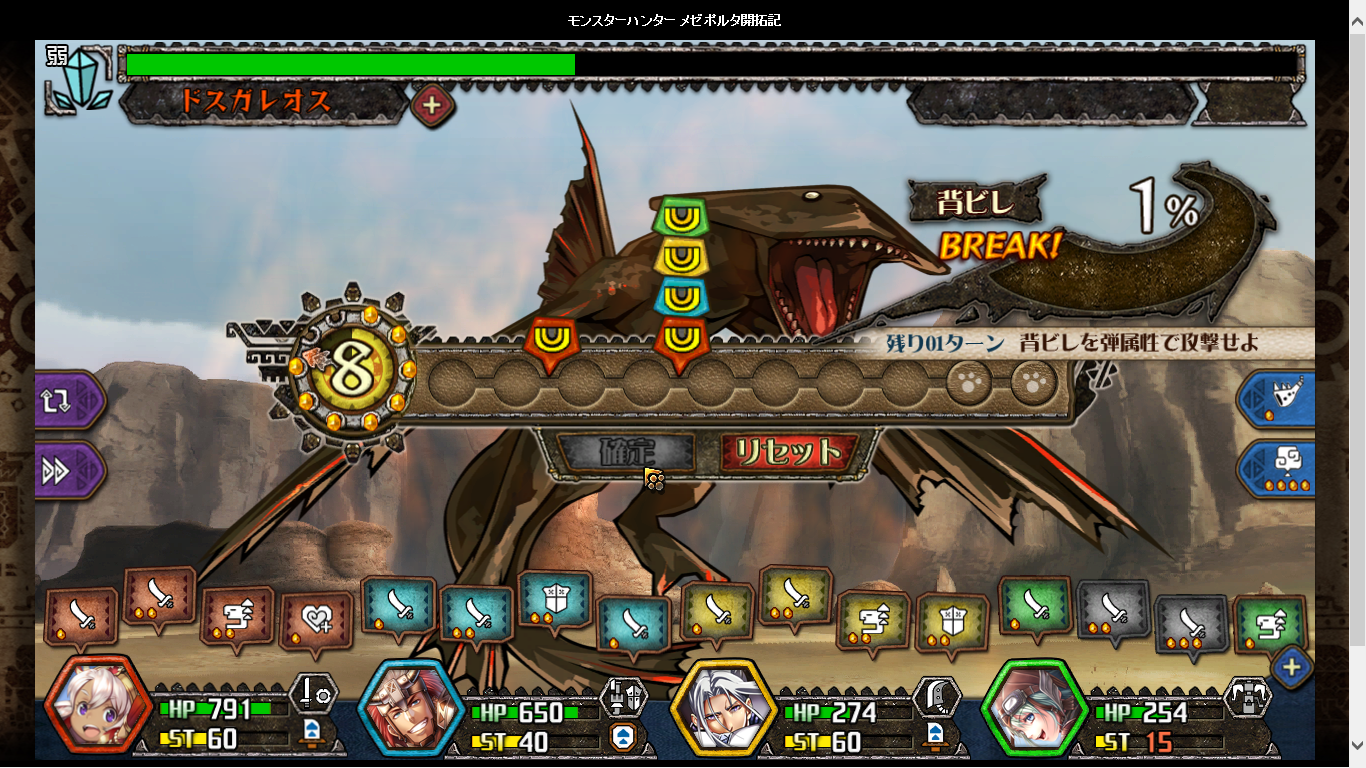Activate the purple fast-forward button

pos(68,471)
